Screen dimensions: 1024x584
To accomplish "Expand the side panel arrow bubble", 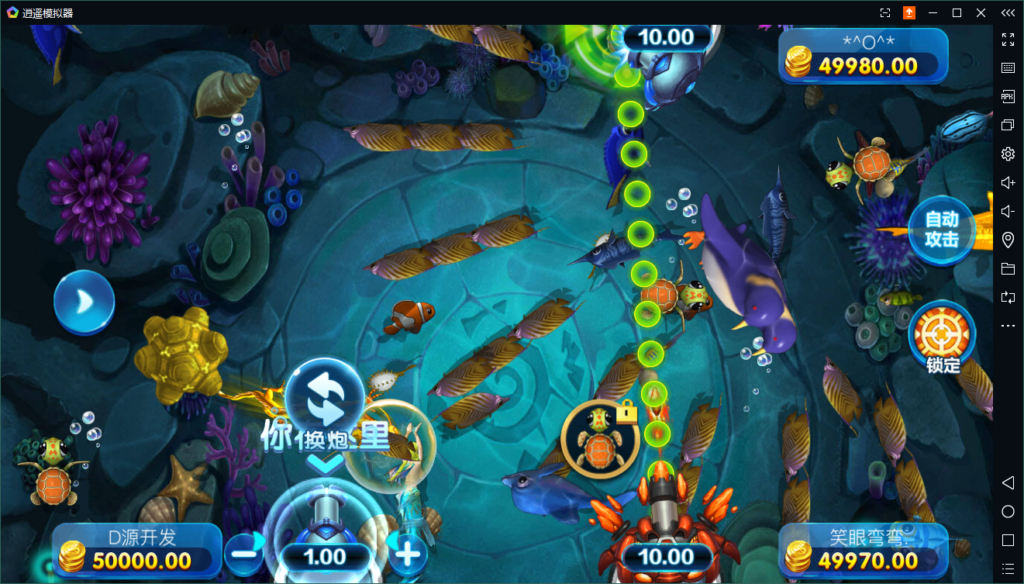I will pos(84,302).
